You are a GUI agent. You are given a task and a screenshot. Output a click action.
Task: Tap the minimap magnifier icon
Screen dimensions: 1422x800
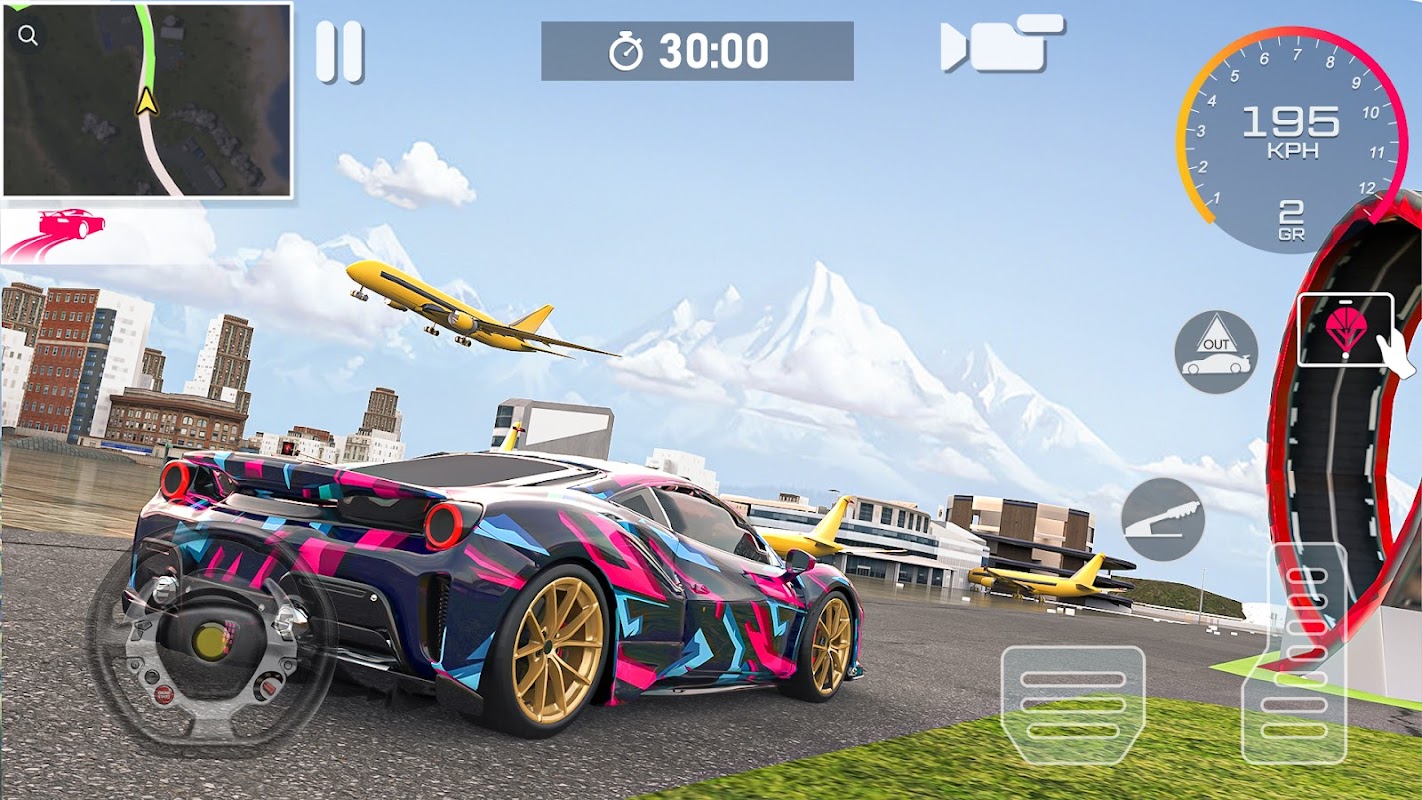[x=28, y=36]
